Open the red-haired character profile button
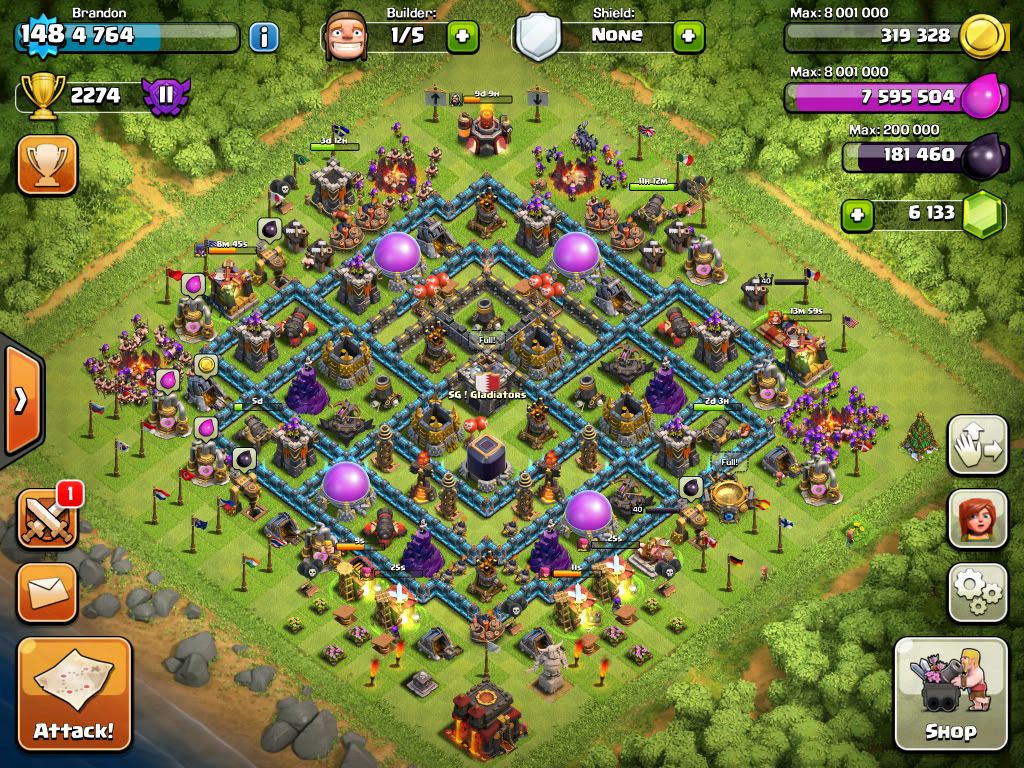Viewport: 1024px width, 768px height. pos(978,517)
